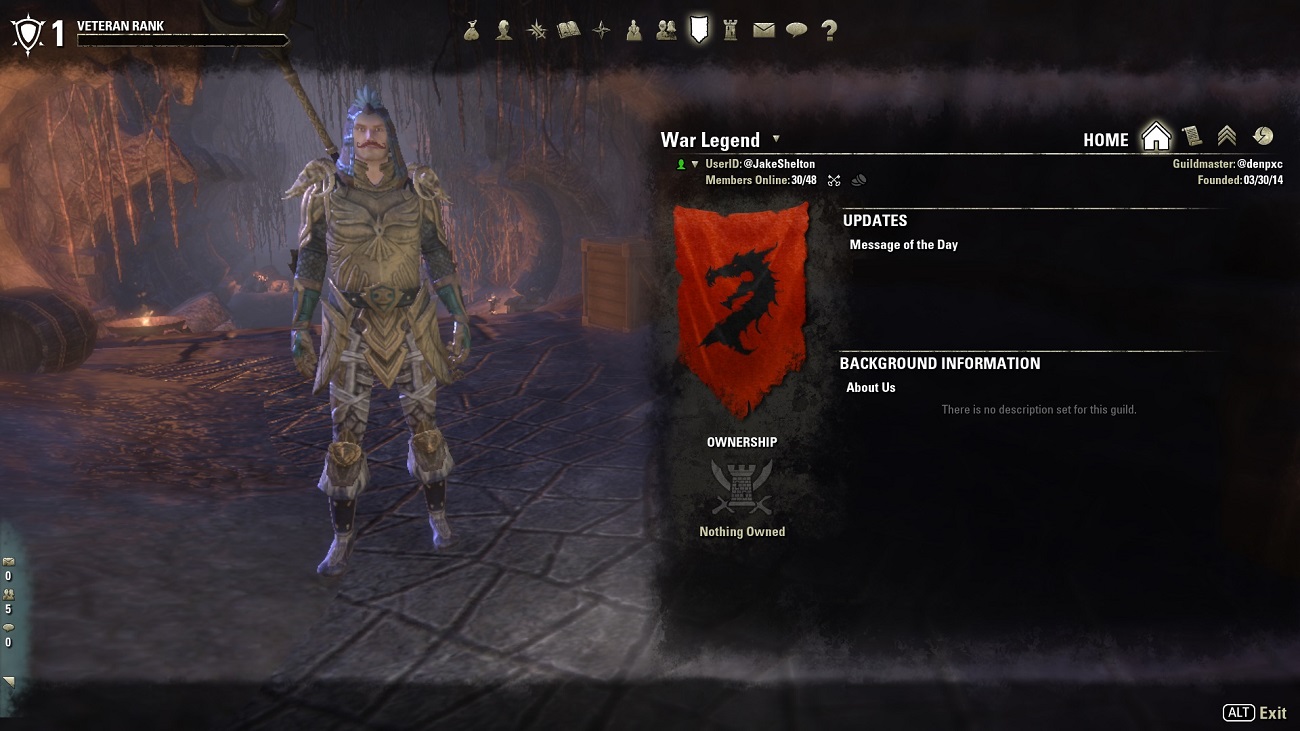Select the highlighted guild banner icon
Image resolution: width=1300 pixels, height=731 pixels.
tap(699, 30)
